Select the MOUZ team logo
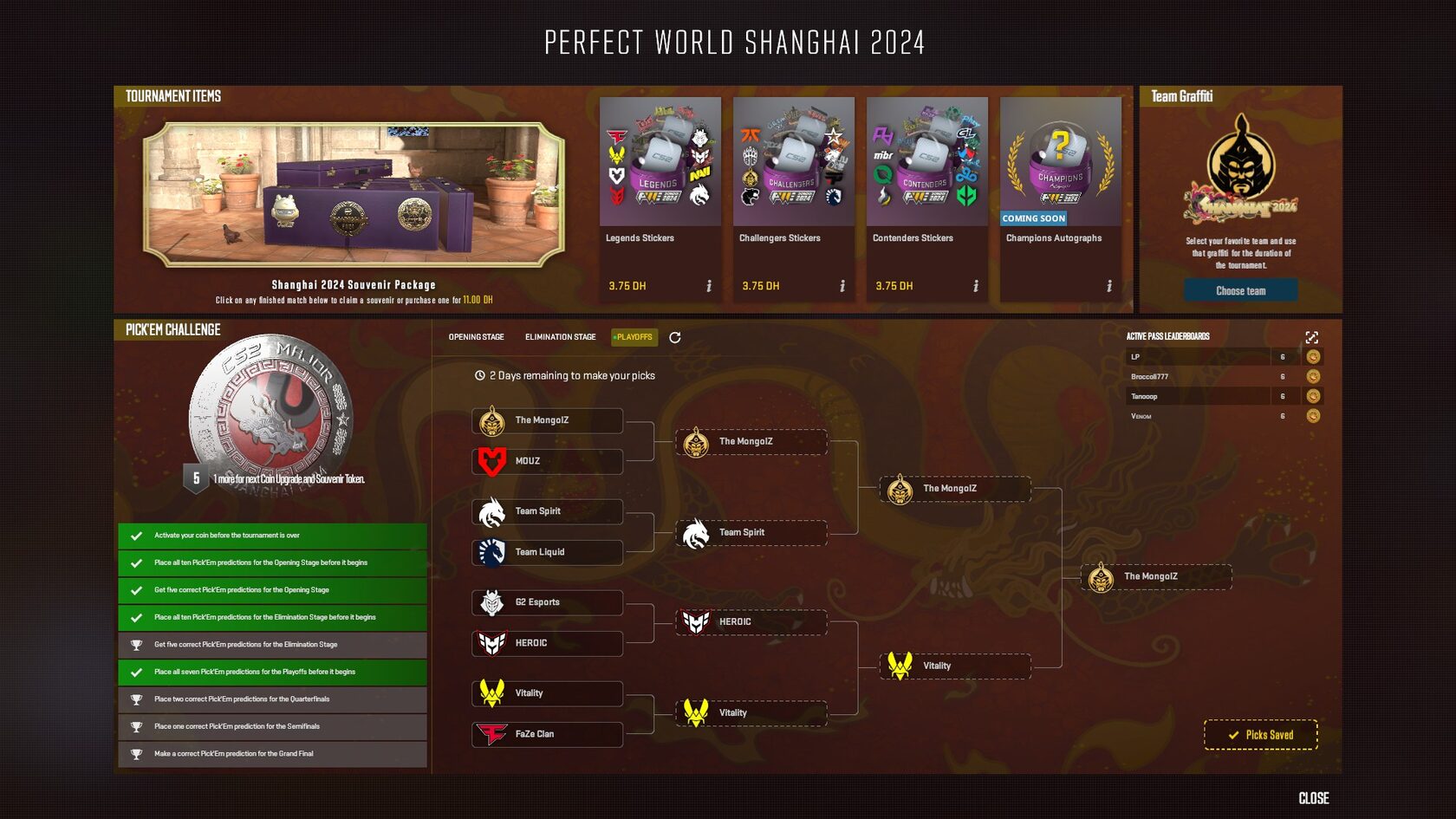1456x819 pixels. (491, 461)
